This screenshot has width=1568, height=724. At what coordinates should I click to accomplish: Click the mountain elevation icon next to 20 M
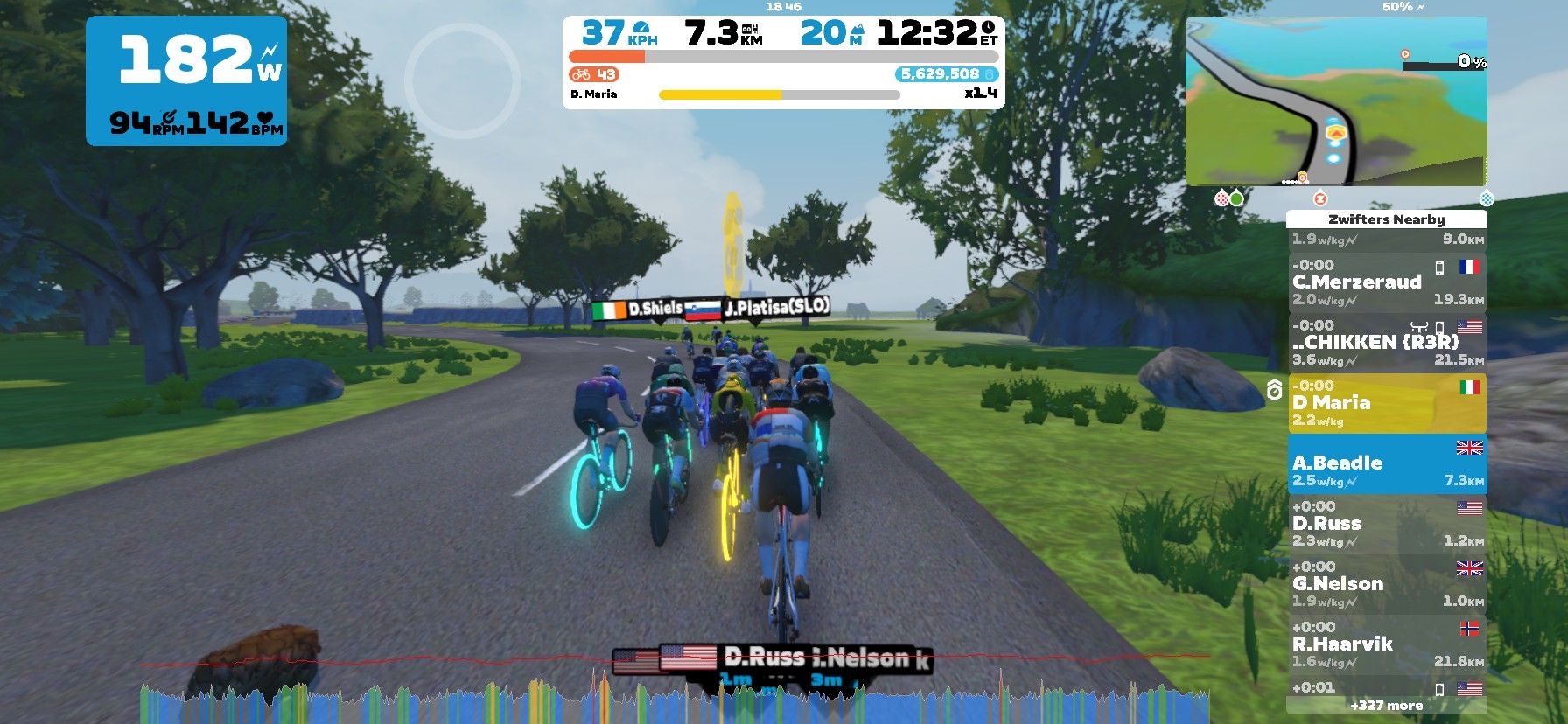(x=858, y=29)
